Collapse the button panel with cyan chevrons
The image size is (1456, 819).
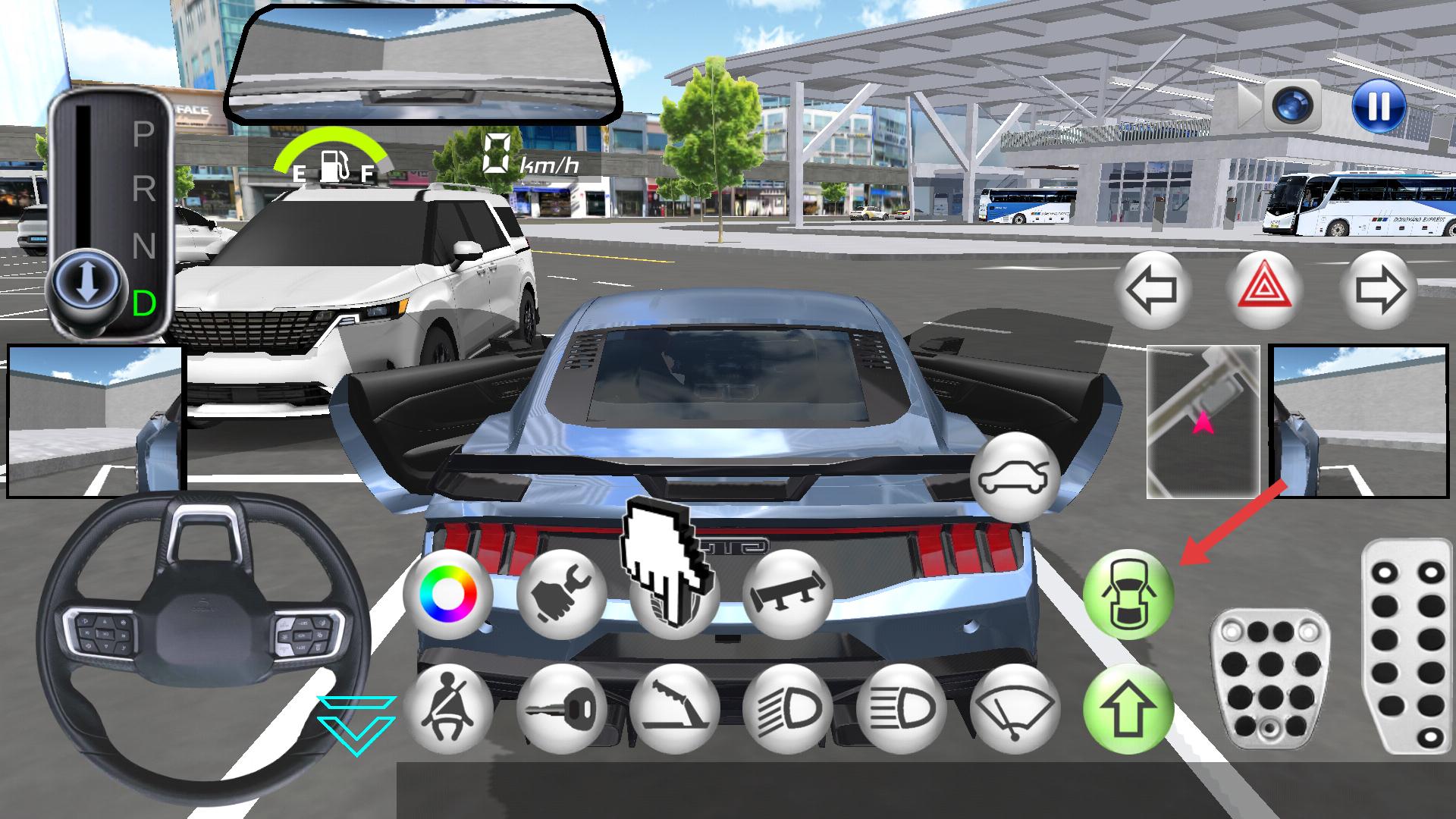(356, 725)
